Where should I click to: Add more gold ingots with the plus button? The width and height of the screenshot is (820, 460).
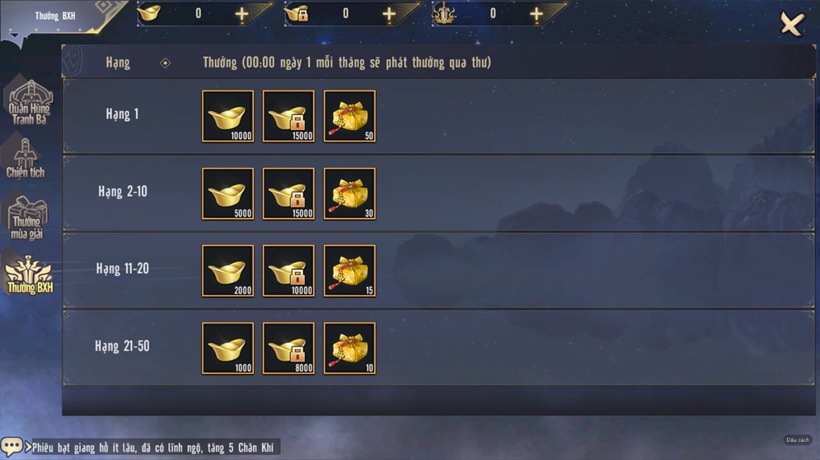click(242, 14)
